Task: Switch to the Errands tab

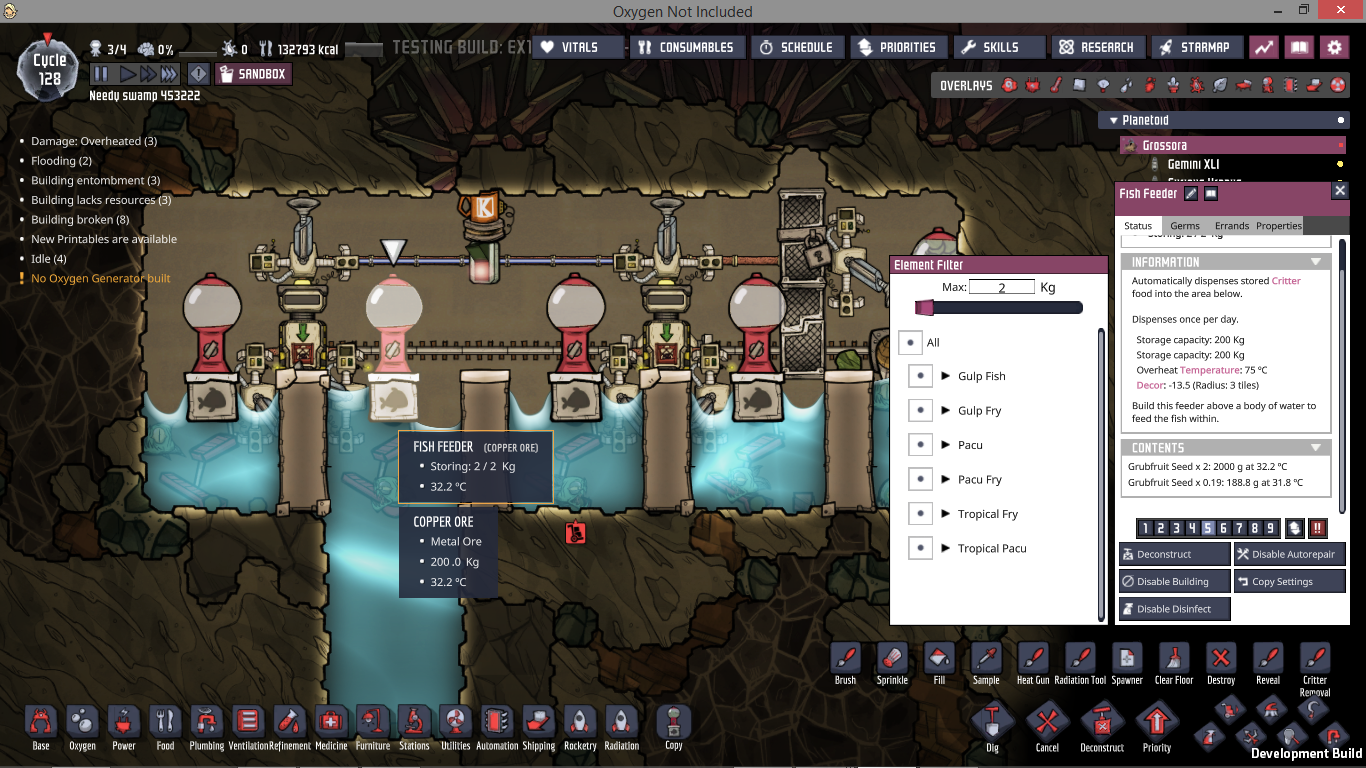Action: pyautogui.click(x=1231, y=226)
